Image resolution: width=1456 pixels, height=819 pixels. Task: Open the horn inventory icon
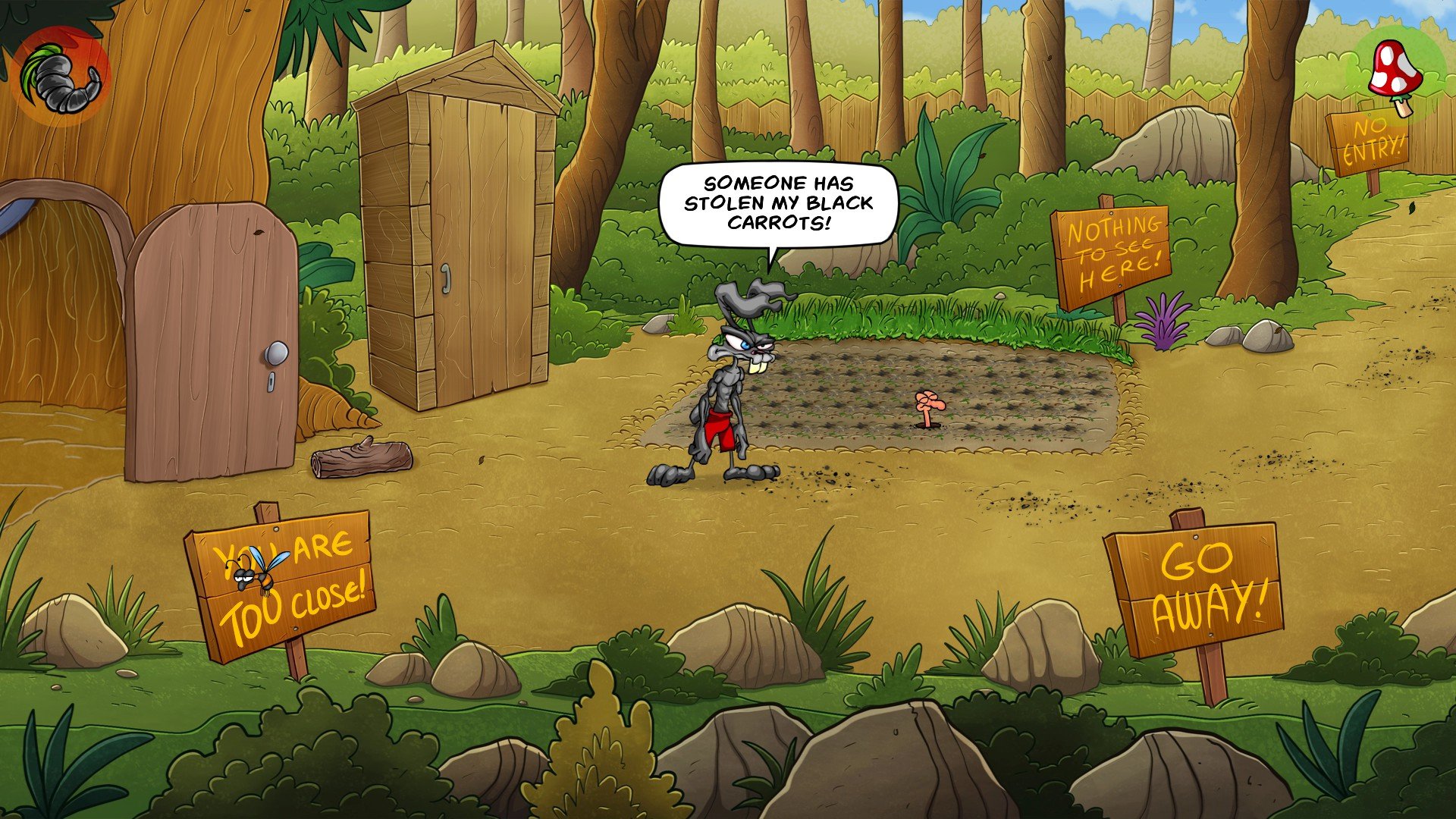(x=61, y=77)
